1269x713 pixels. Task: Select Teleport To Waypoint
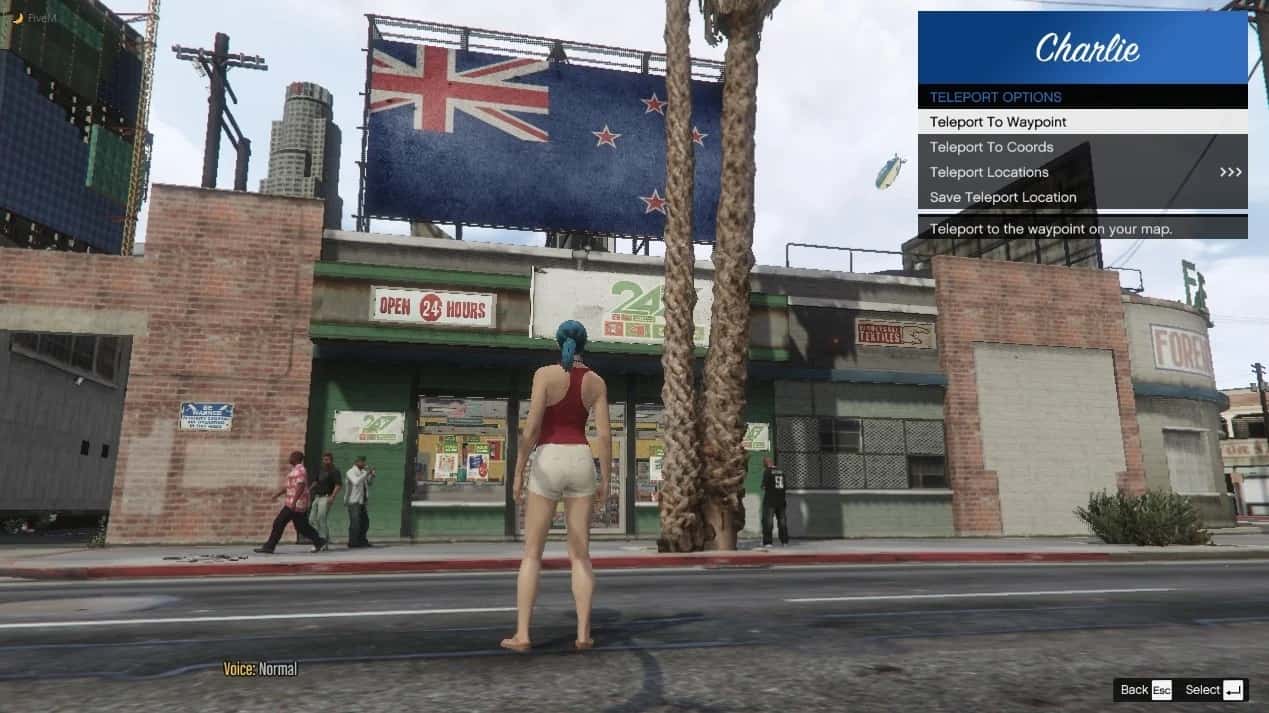tap(1081, 122)
